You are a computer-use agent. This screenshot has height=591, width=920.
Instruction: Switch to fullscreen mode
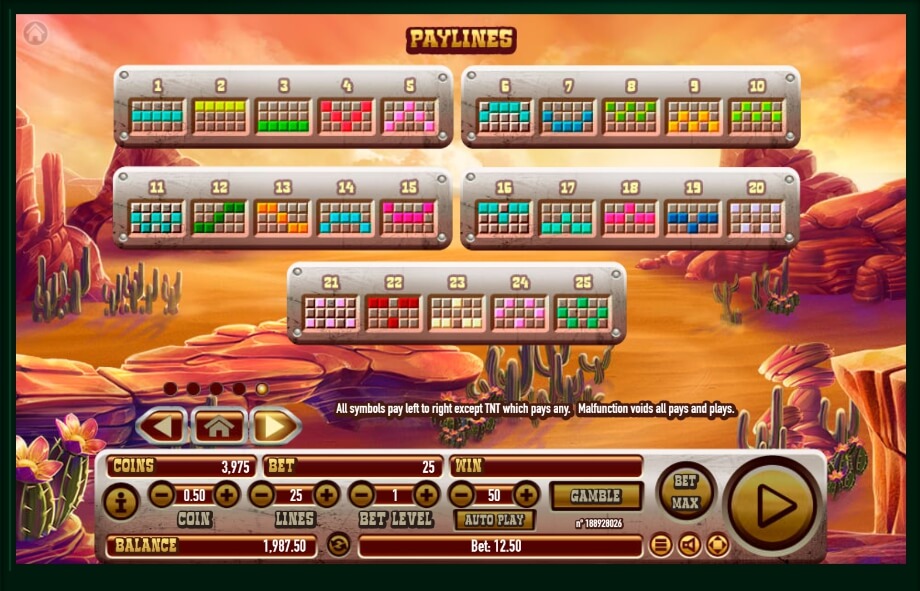pos(718,545)
